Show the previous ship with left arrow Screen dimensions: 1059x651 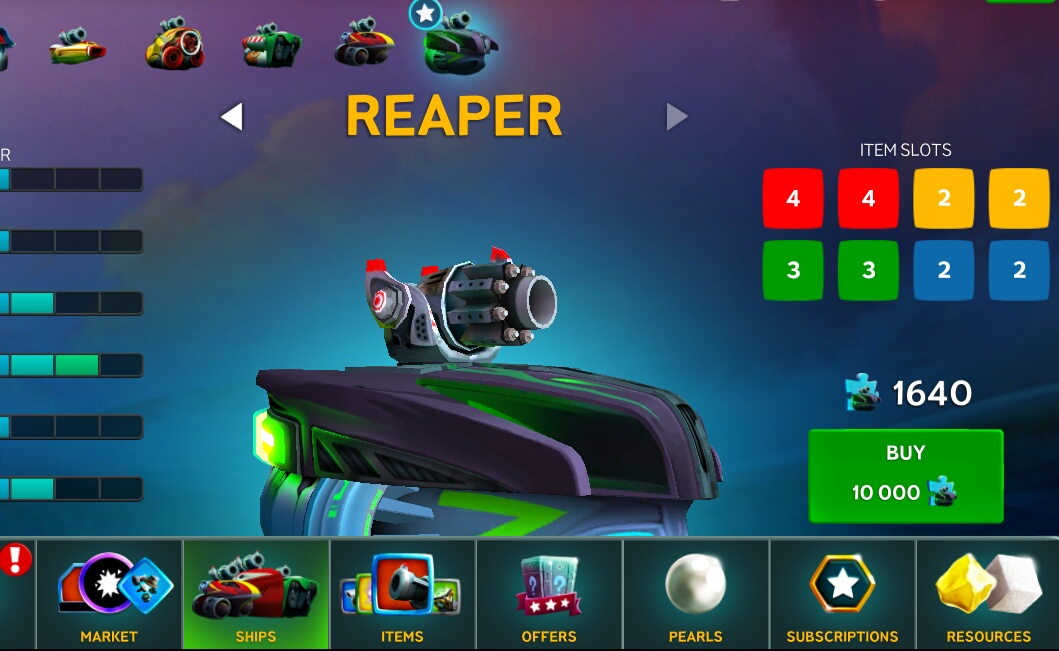point(232,118)
